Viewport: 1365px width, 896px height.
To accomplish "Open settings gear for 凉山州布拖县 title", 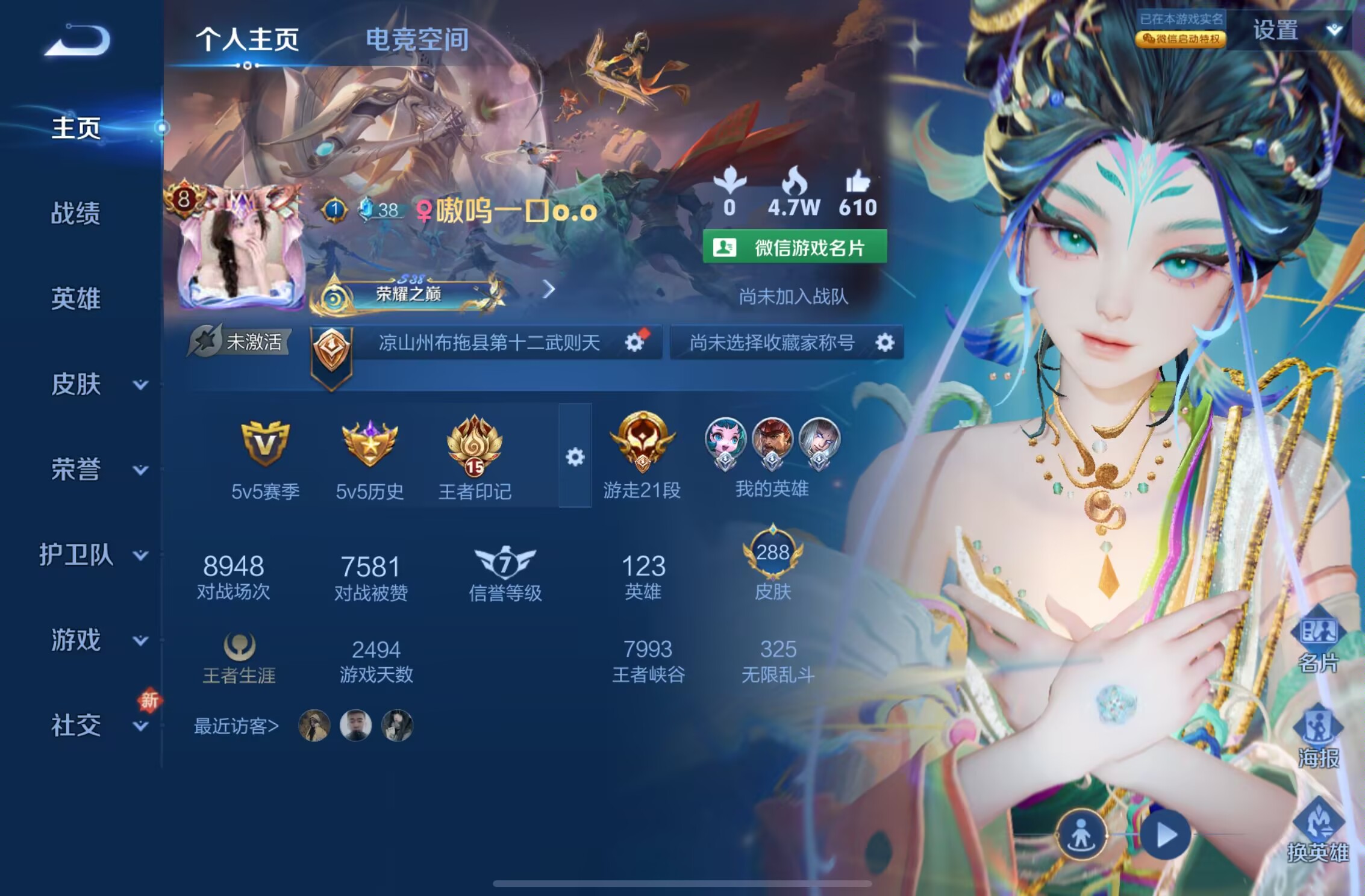I will pyautogui.click(x=634, y=343).
